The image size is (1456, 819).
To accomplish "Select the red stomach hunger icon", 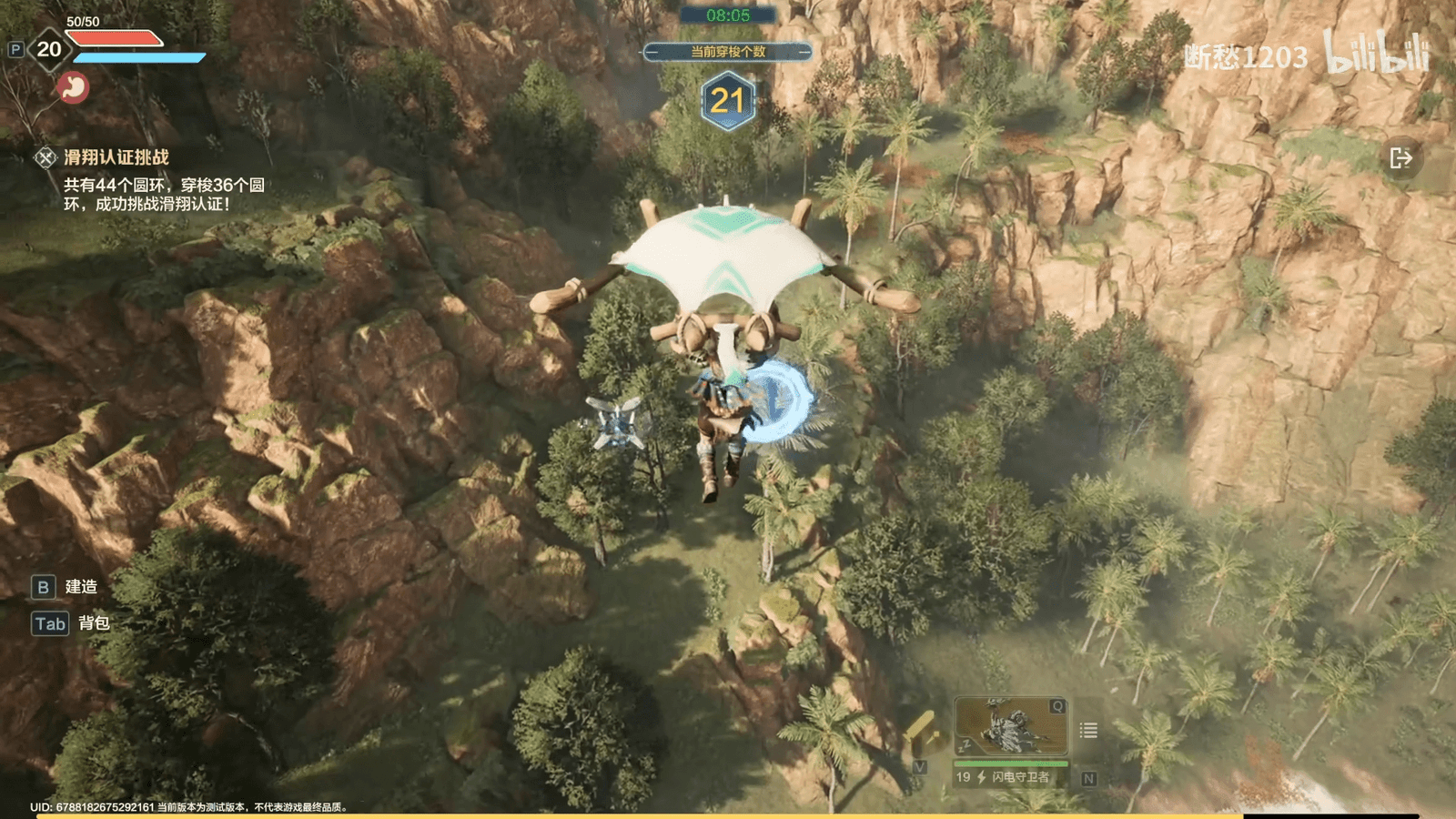I will (73, 87).
